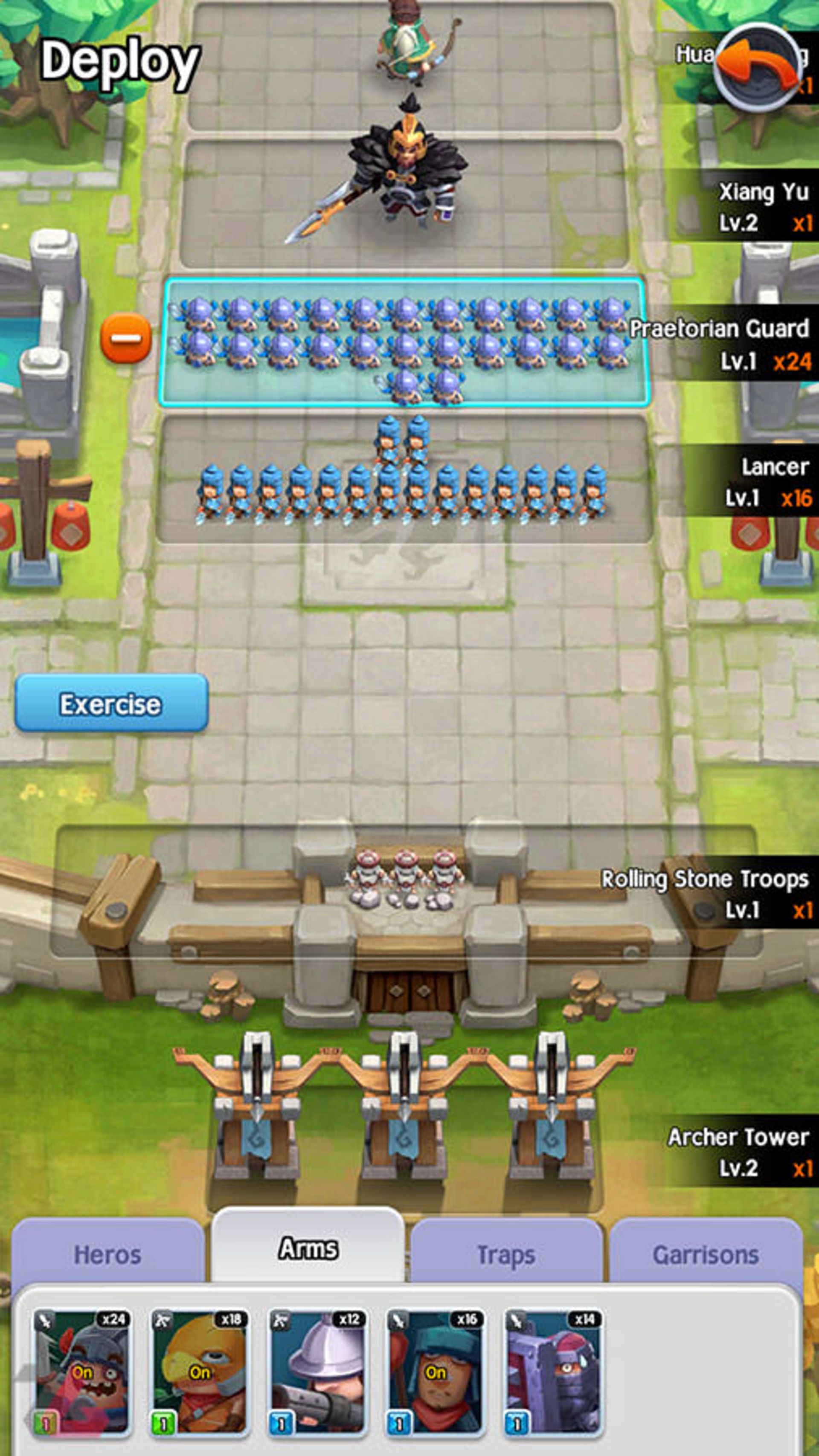The height and width of the screenshot is (1456, 819).
Task: Switch to the Heros tab
Action: [107, 1255]
